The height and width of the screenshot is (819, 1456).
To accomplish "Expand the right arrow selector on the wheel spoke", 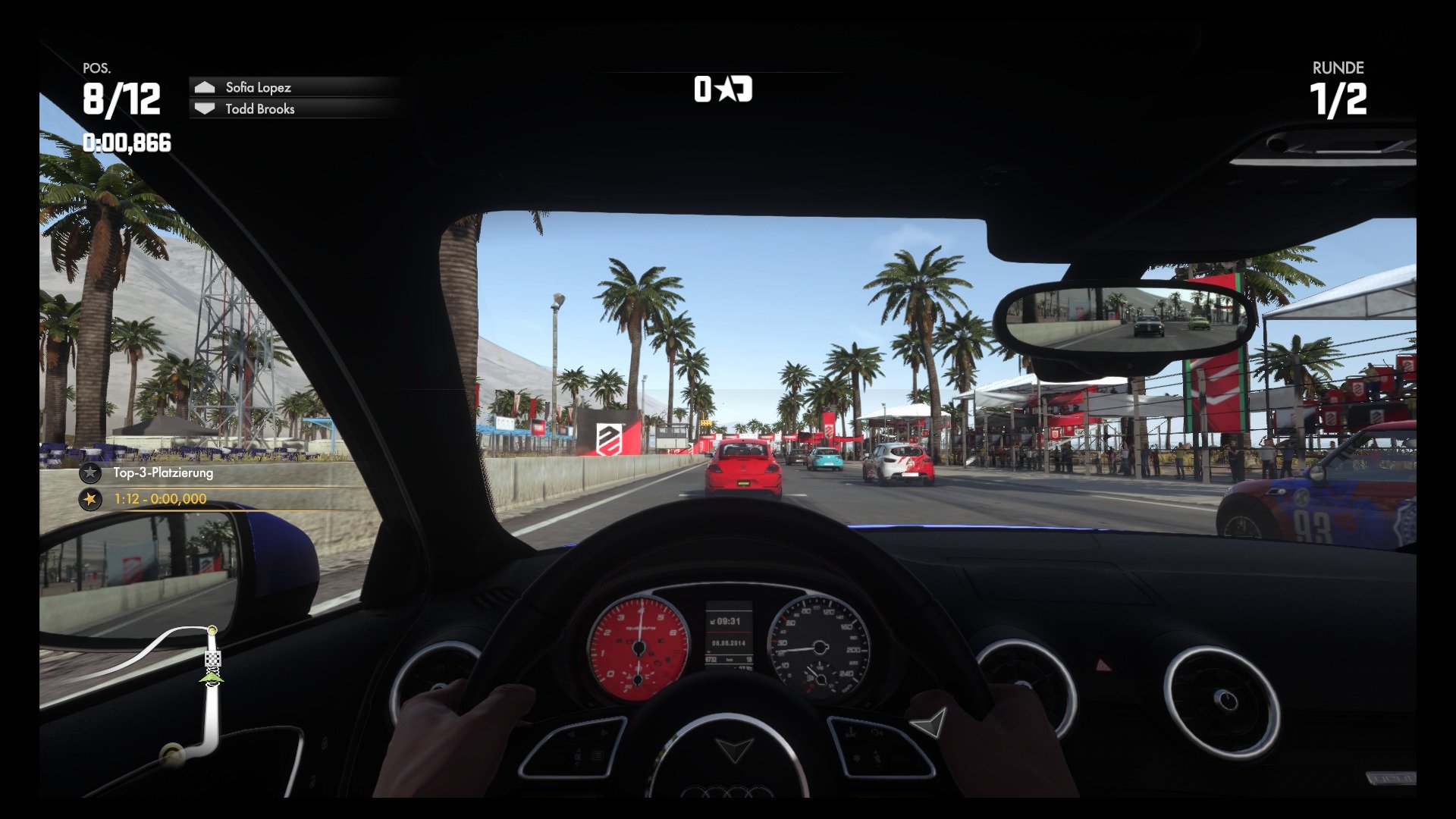I will [603, 732].
